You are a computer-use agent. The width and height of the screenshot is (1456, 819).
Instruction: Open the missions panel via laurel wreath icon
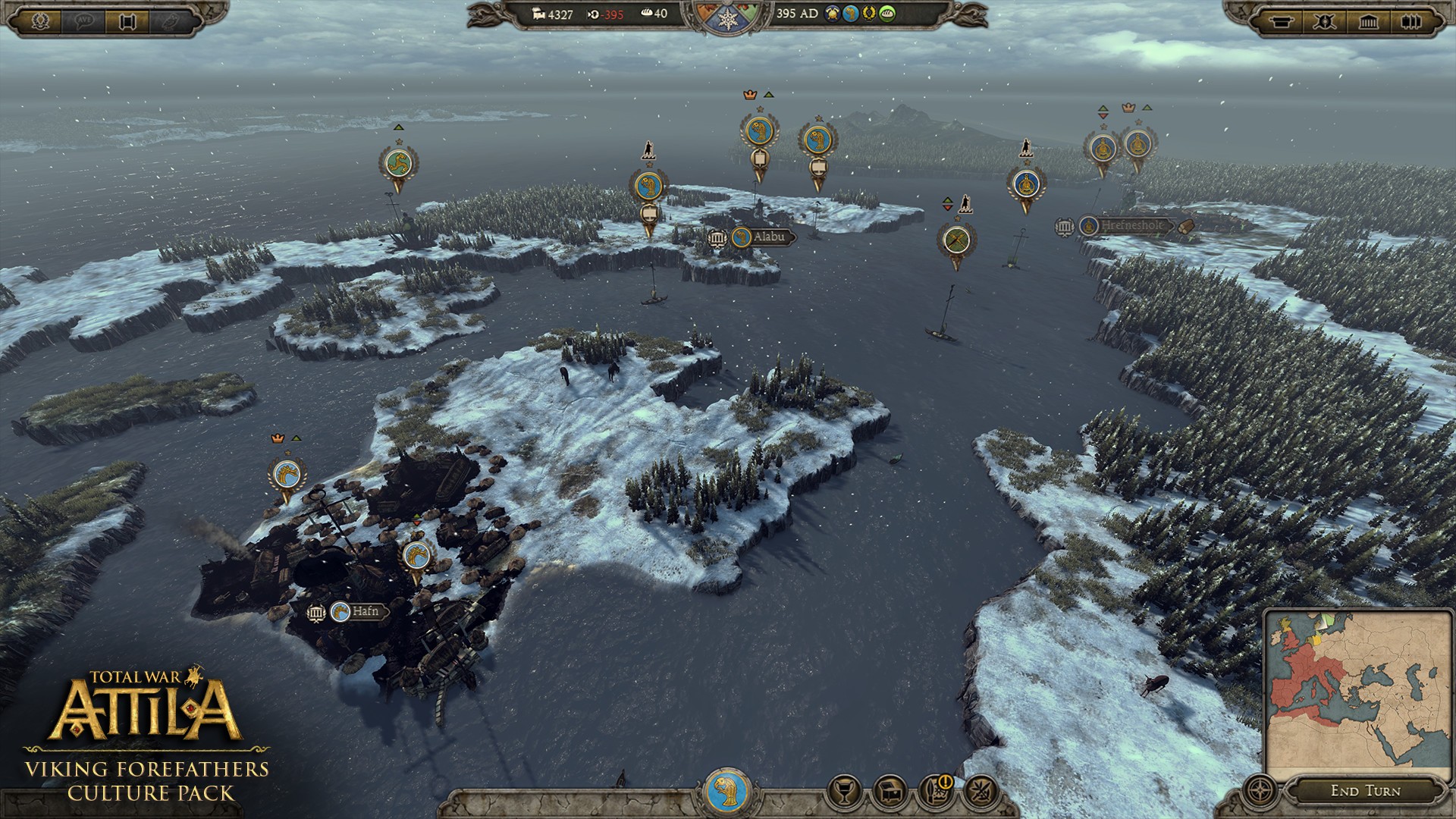coord(41,21)
